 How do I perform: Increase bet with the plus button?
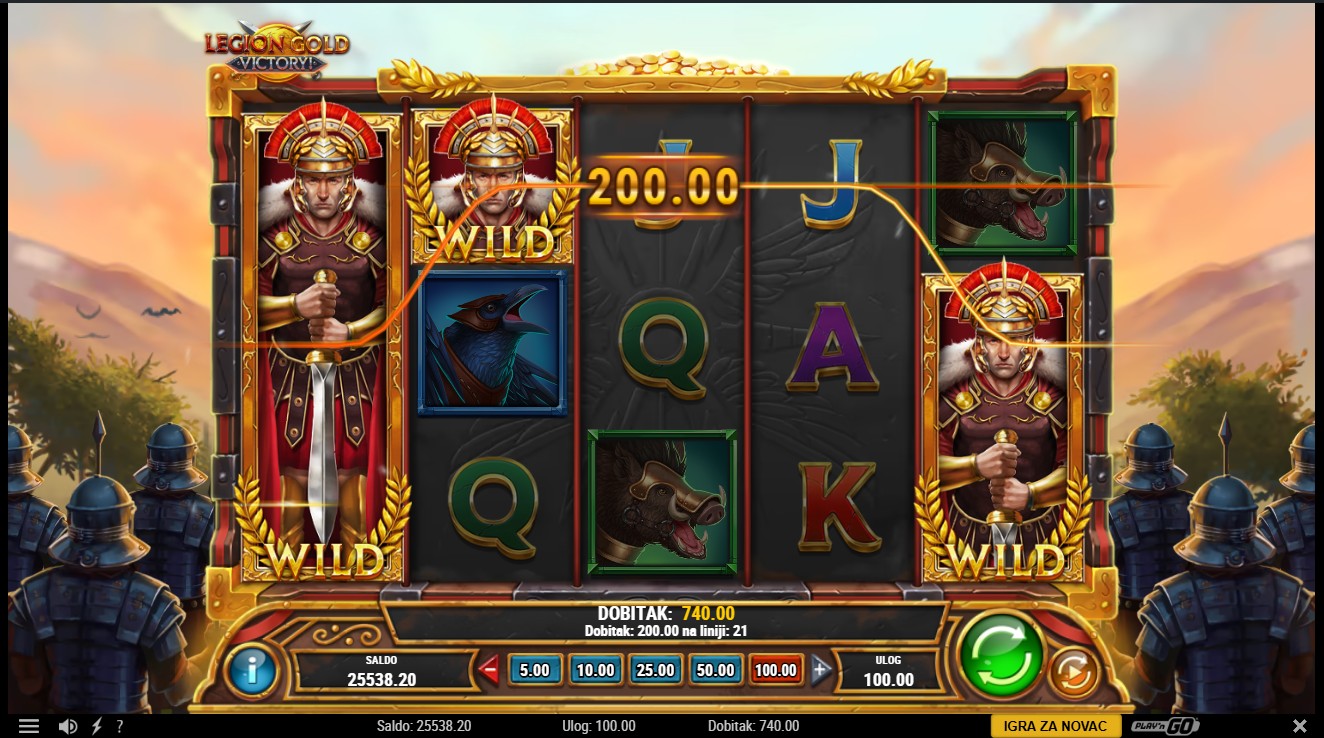821,670
